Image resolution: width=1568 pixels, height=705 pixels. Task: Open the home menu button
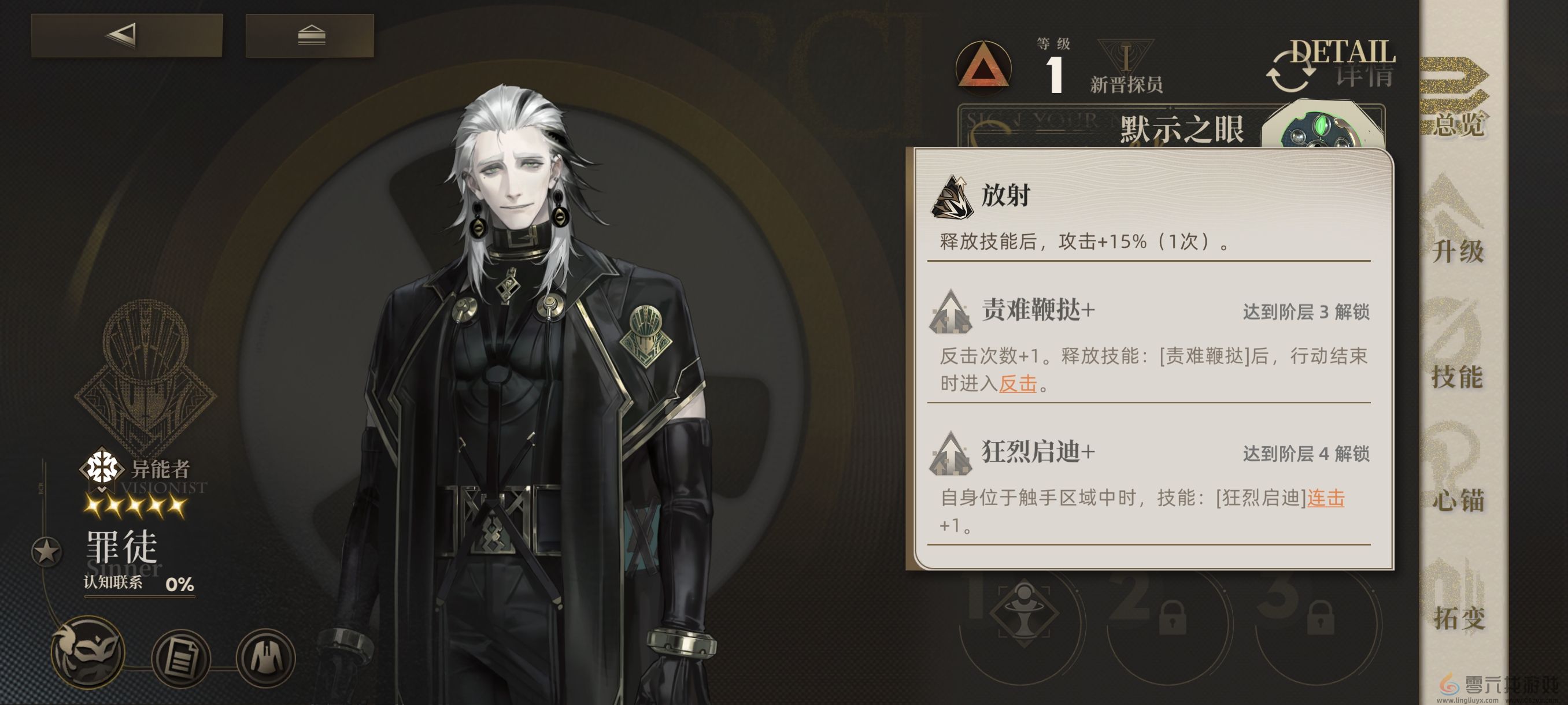tap(310, 35)
